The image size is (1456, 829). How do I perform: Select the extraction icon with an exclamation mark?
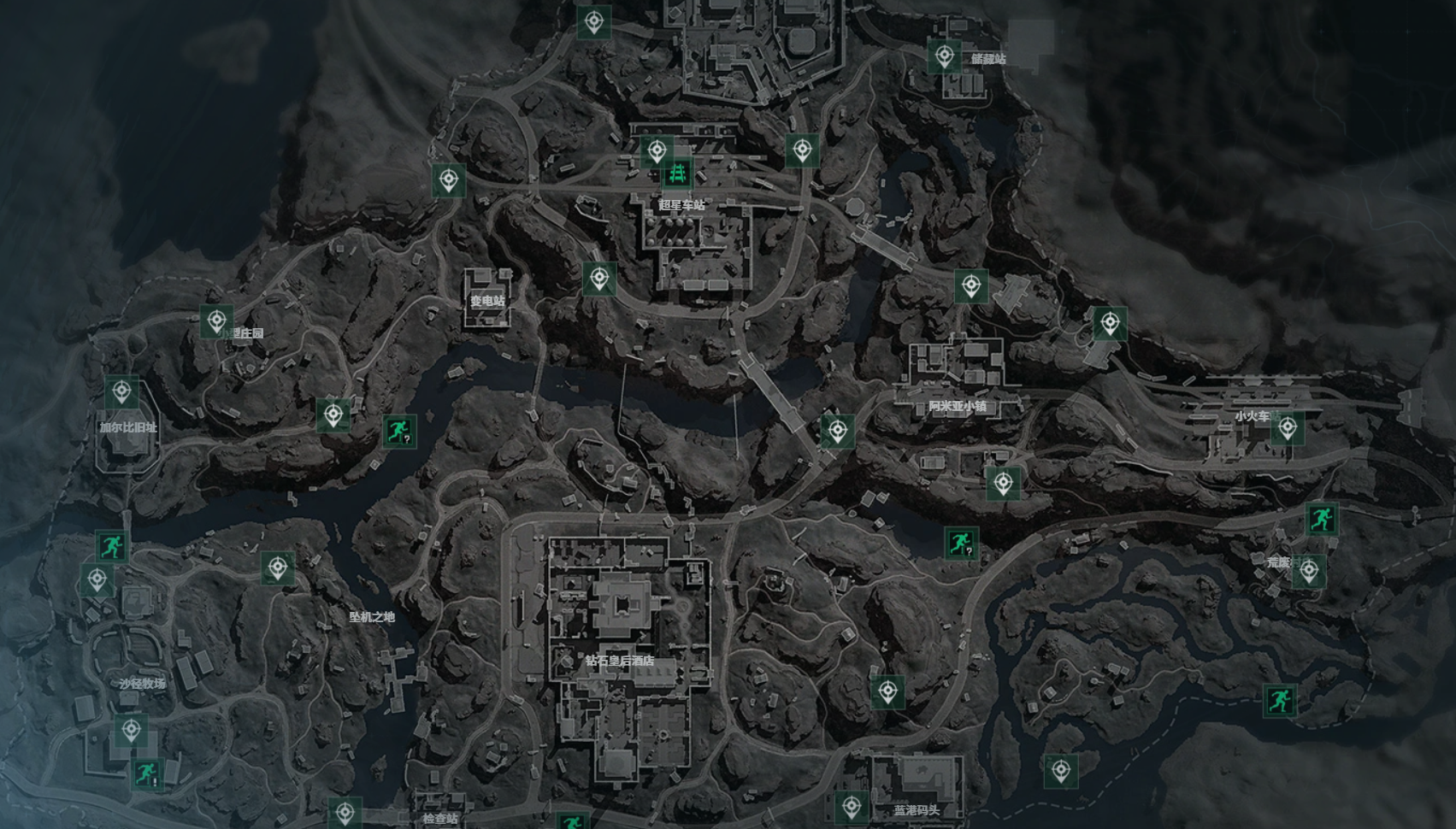point(148,773)
